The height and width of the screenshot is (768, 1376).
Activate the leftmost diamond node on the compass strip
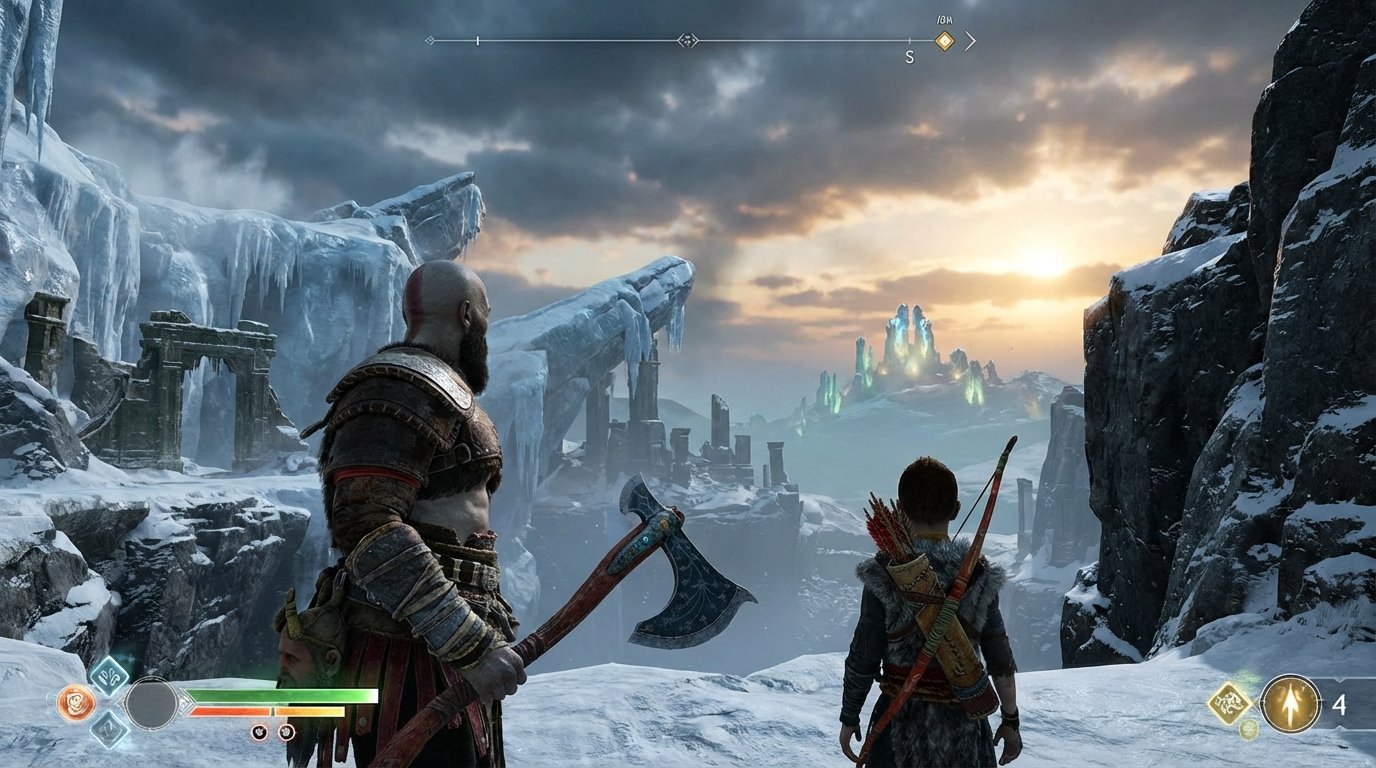[431, 40]
